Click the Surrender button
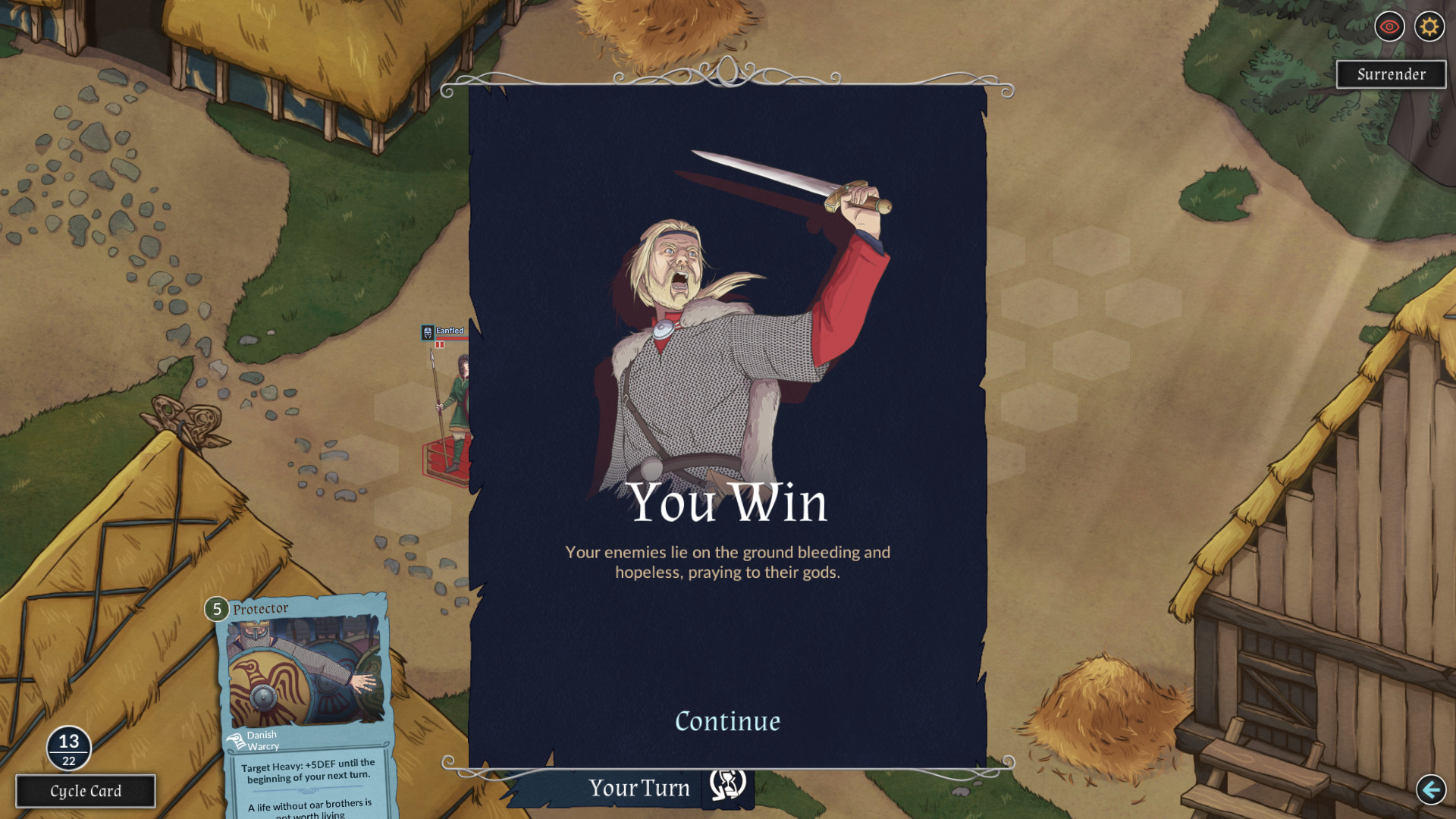Viewport: 1456px width, 819px height. (1391, 74)
